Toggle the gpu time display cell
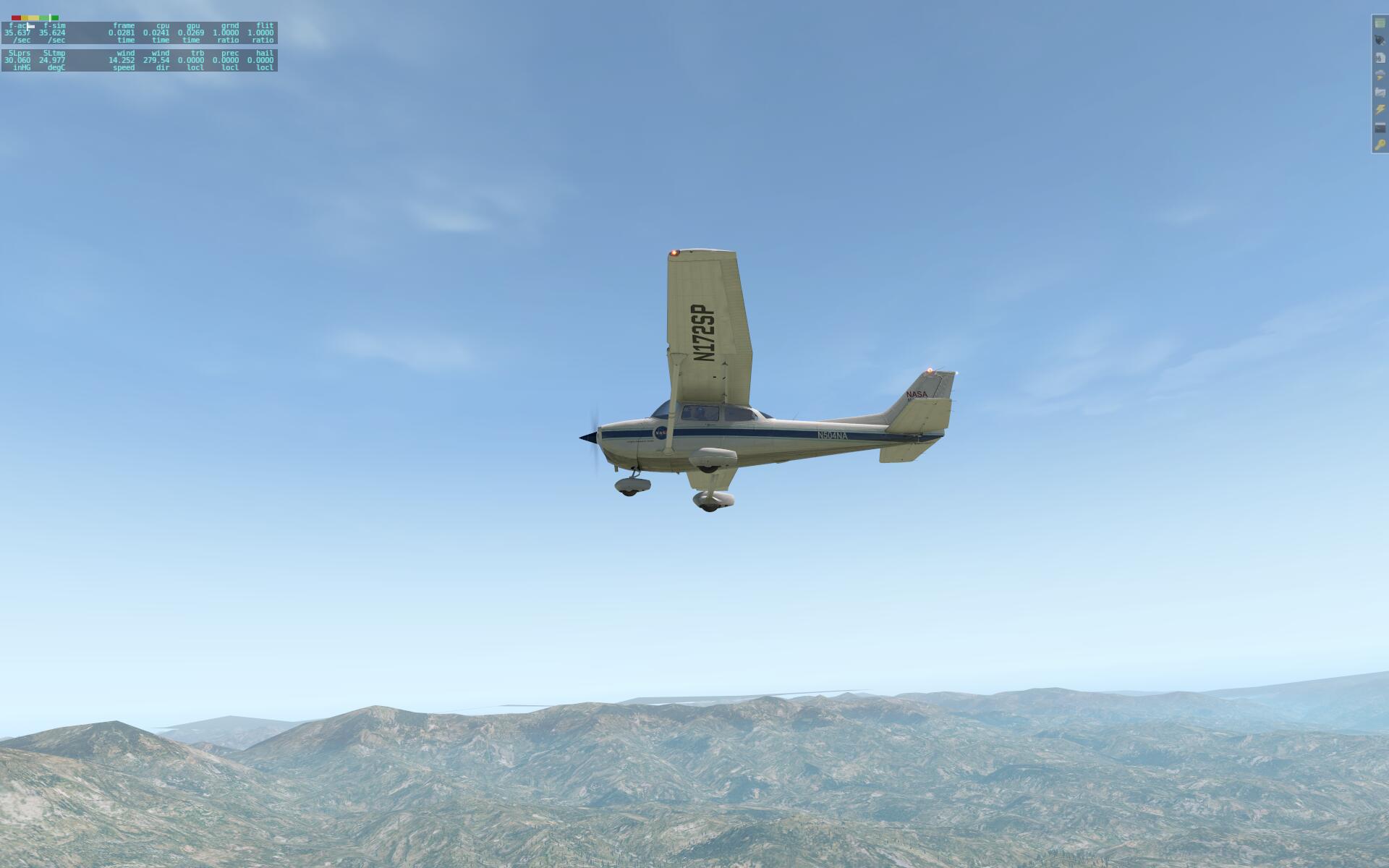This screenshot has height=868, width=1389. (x=190, y=33)
